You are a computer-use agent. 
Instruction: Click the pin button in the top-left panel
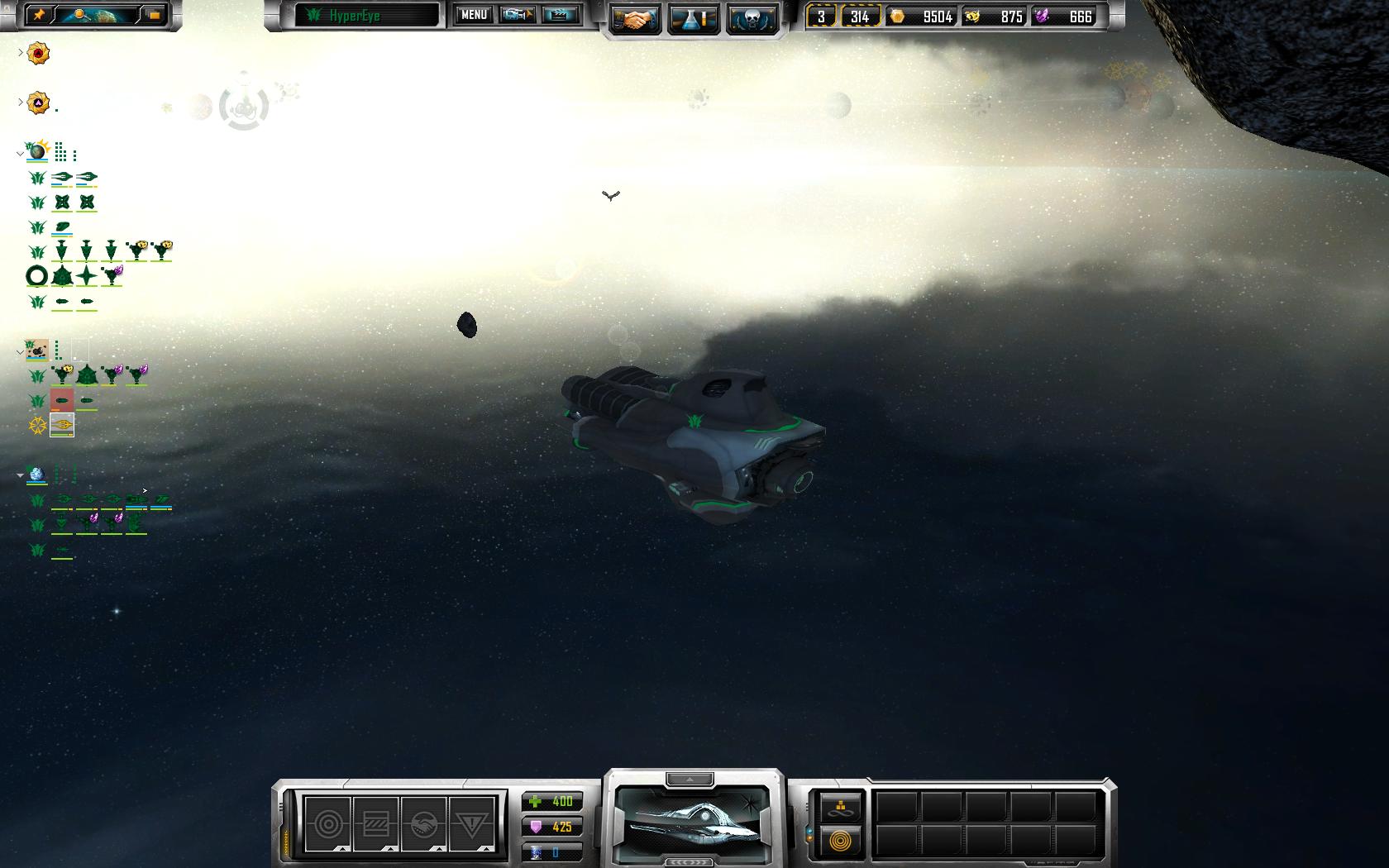38,15
